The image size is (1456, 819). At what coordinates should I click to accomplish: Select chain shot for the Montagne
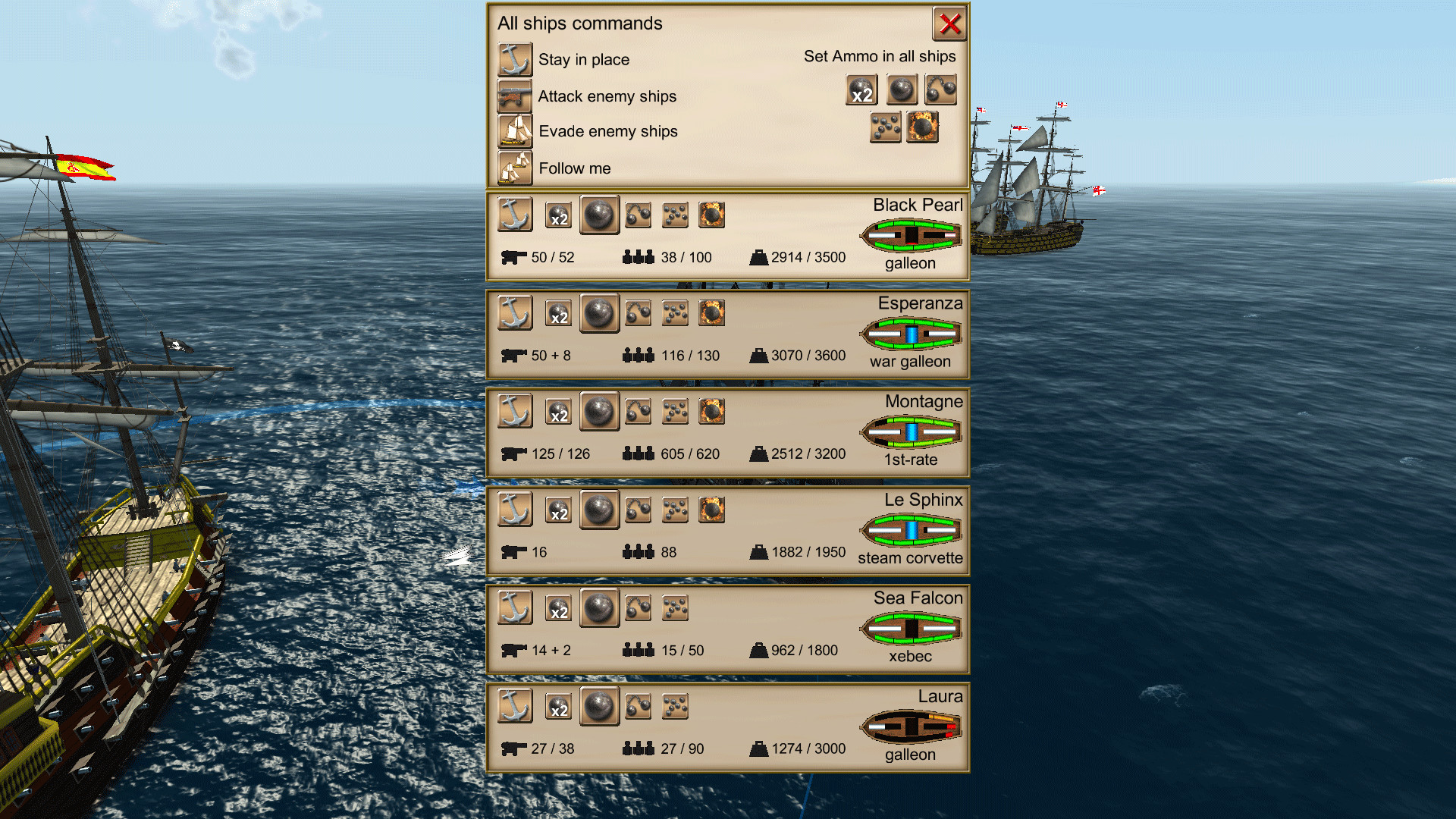(637, 411)
